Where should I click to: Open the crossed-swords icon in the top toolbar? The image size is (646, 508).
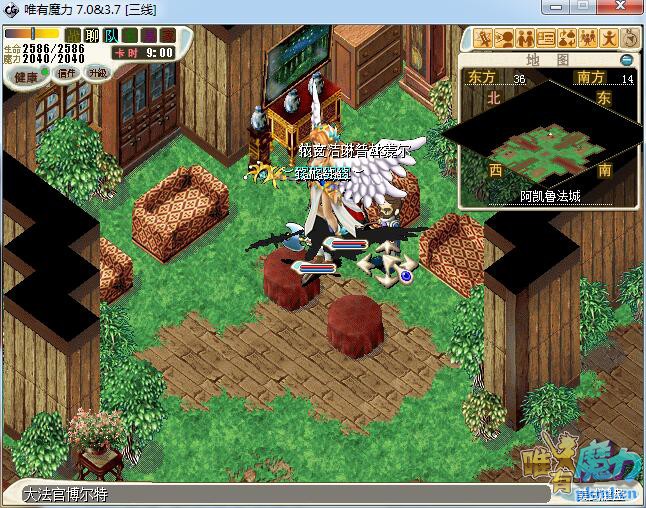pyautogui.click(x=484, y=39)
